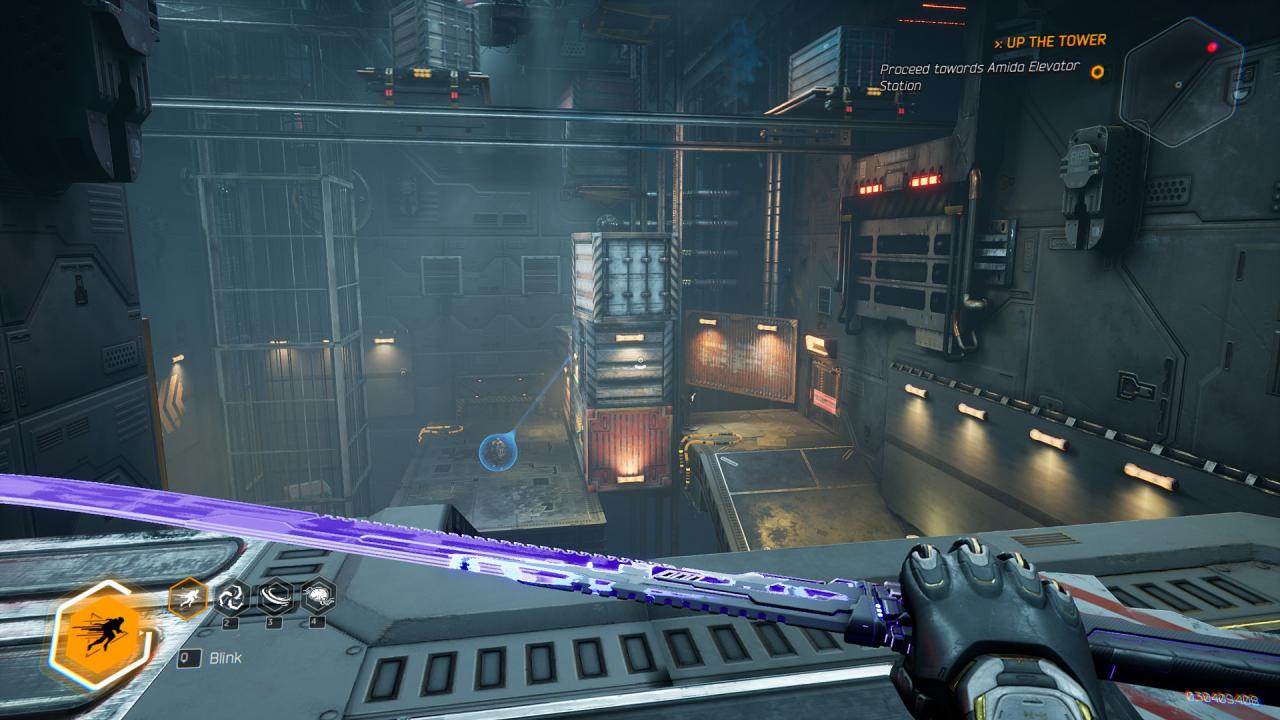
Task: Click the red marker on the minimap
Action: [1212, 47]
